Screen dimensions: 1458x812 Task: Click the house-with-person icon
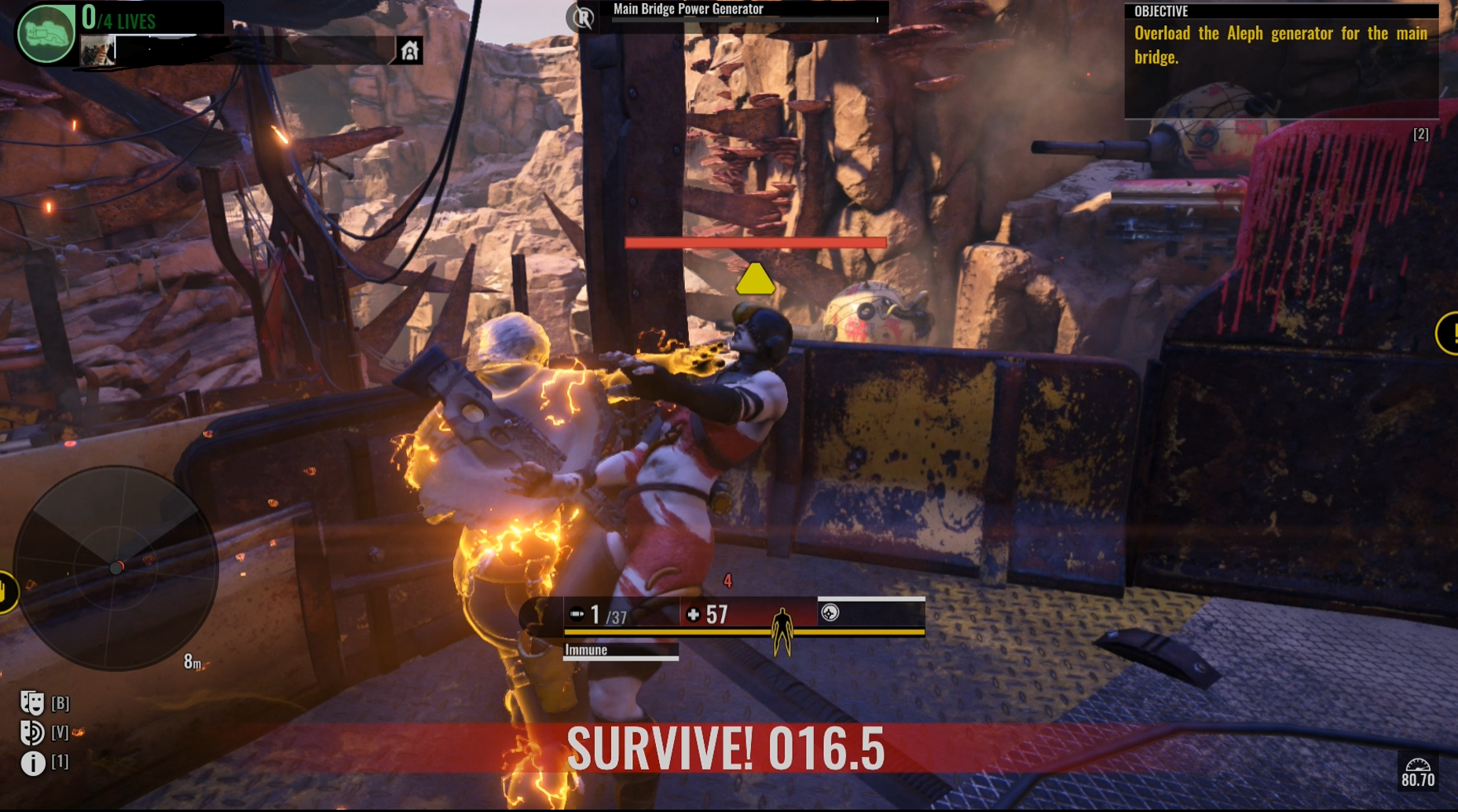click(x=409, y=51)
